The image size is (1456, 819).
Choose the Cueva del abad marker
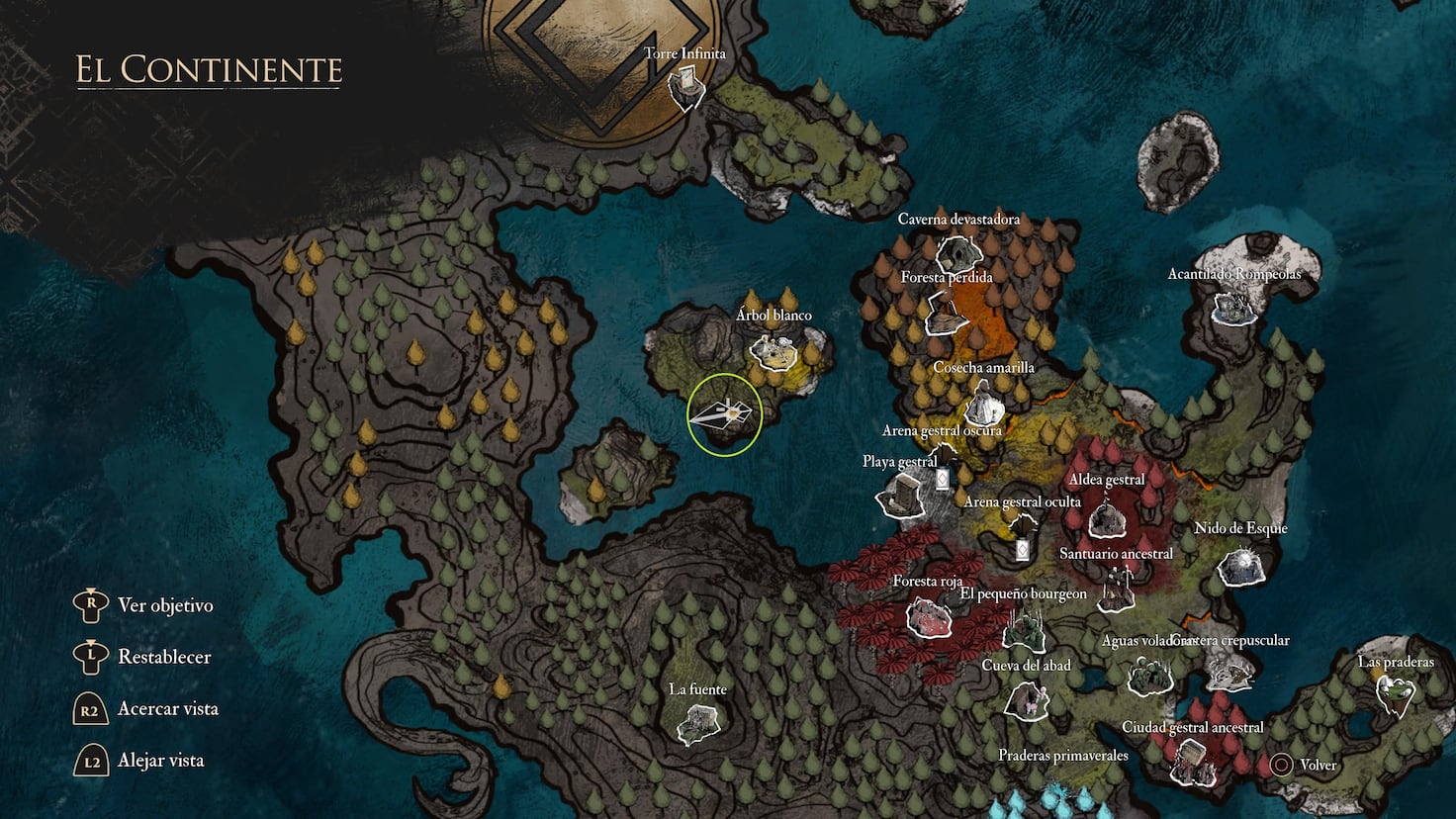pos(1026,698)
